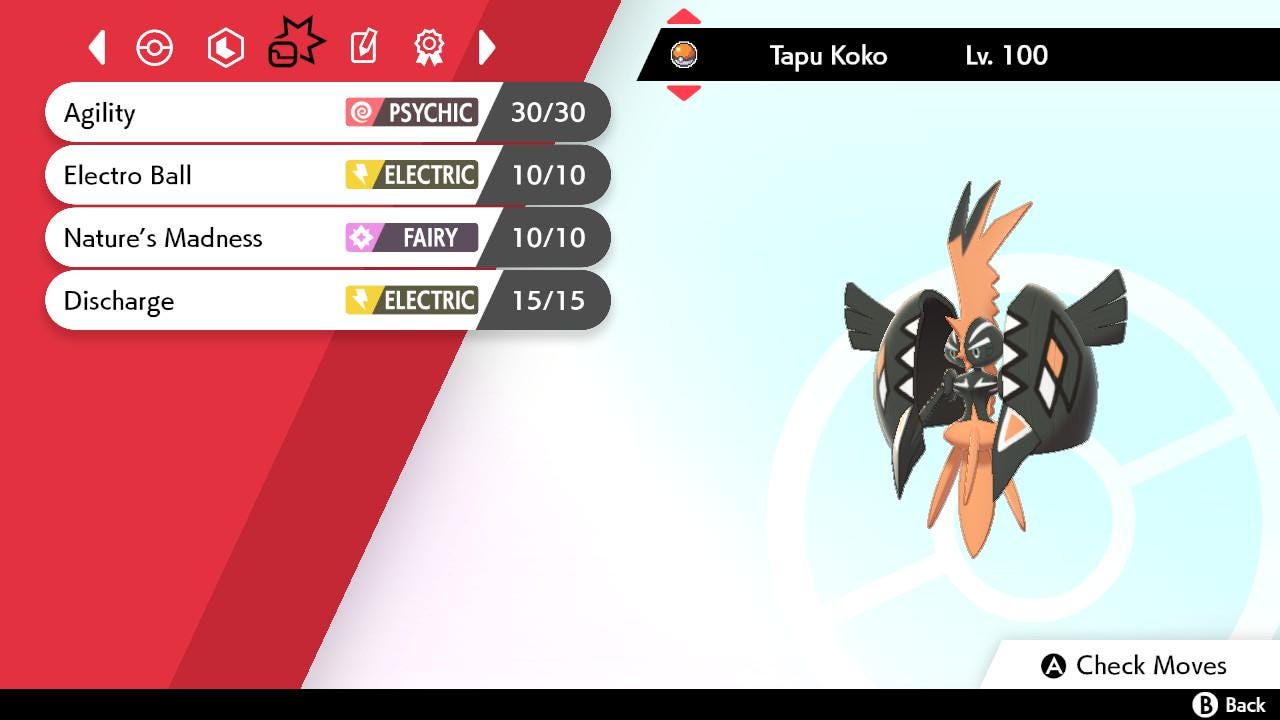
Task: Switch to the Poké Ball summary tab
Action: point(155,47)
